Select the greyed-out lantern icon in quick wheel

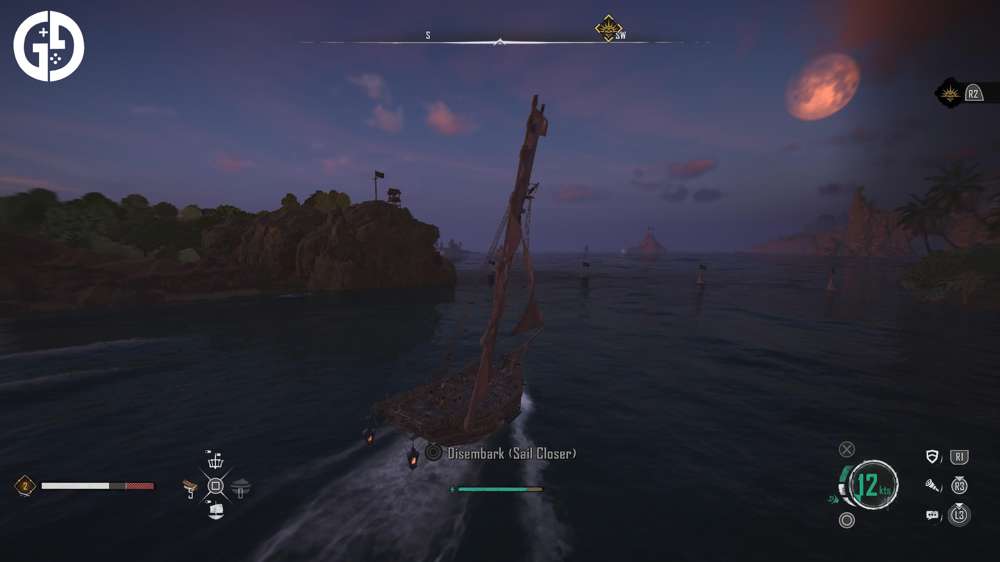240,488
